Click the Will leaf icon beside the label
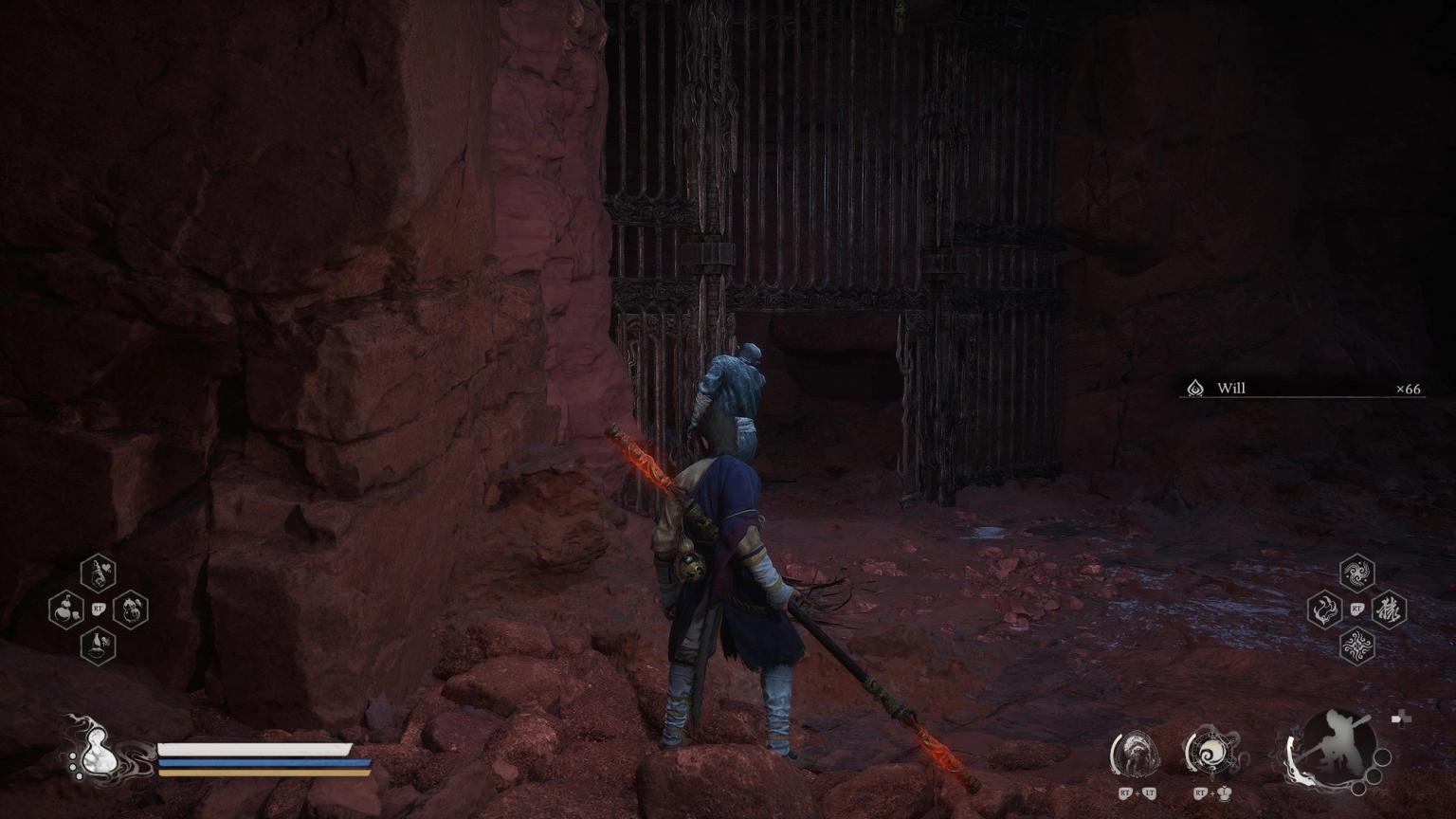The height and width of the screenshot is (819, 1456). 1193,389
